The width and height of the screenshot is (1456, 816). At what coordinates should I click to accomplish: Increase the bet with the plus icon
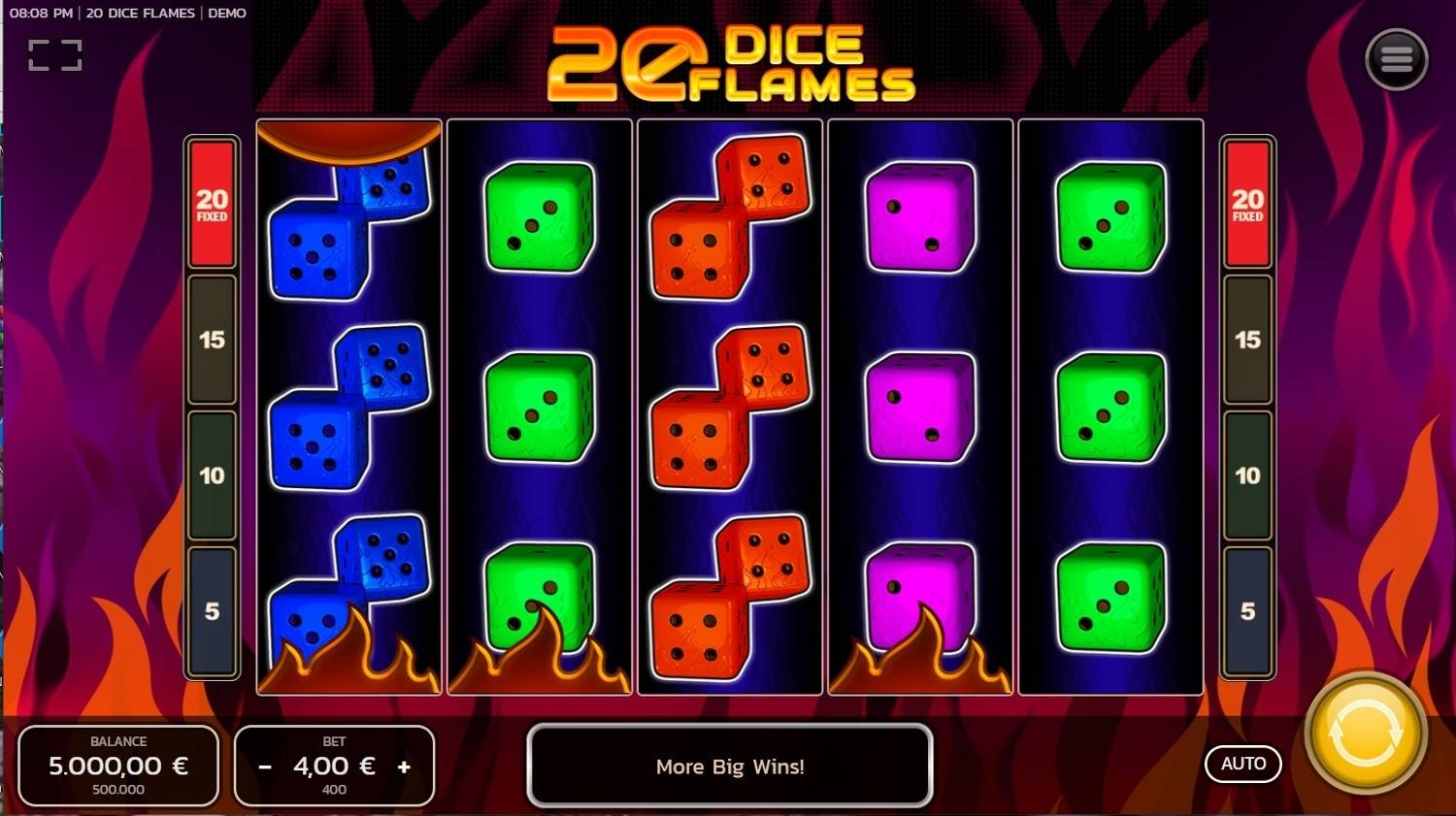[405, 766]
